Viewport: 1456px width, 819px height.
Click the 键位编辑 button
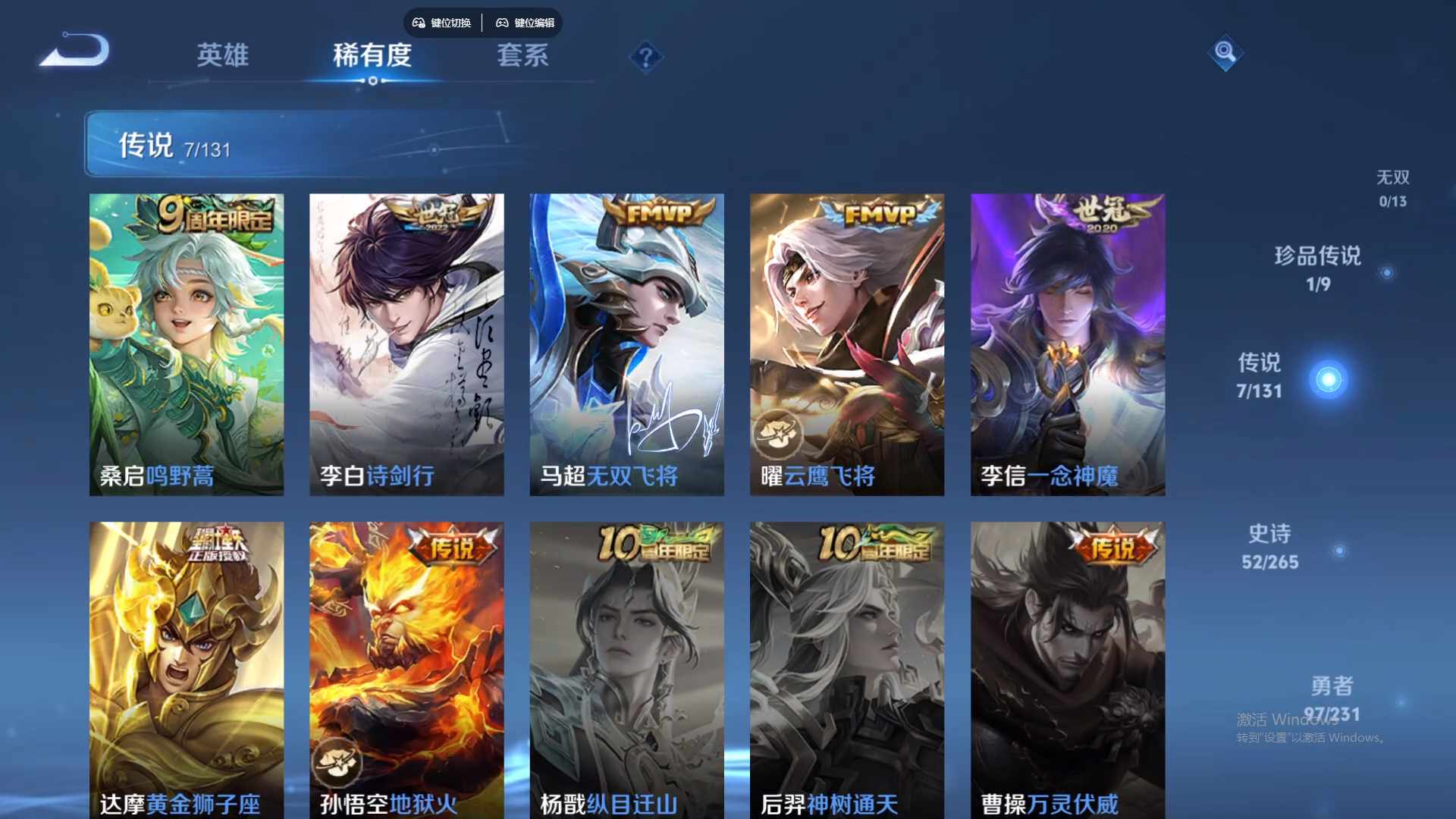(526, 23)
